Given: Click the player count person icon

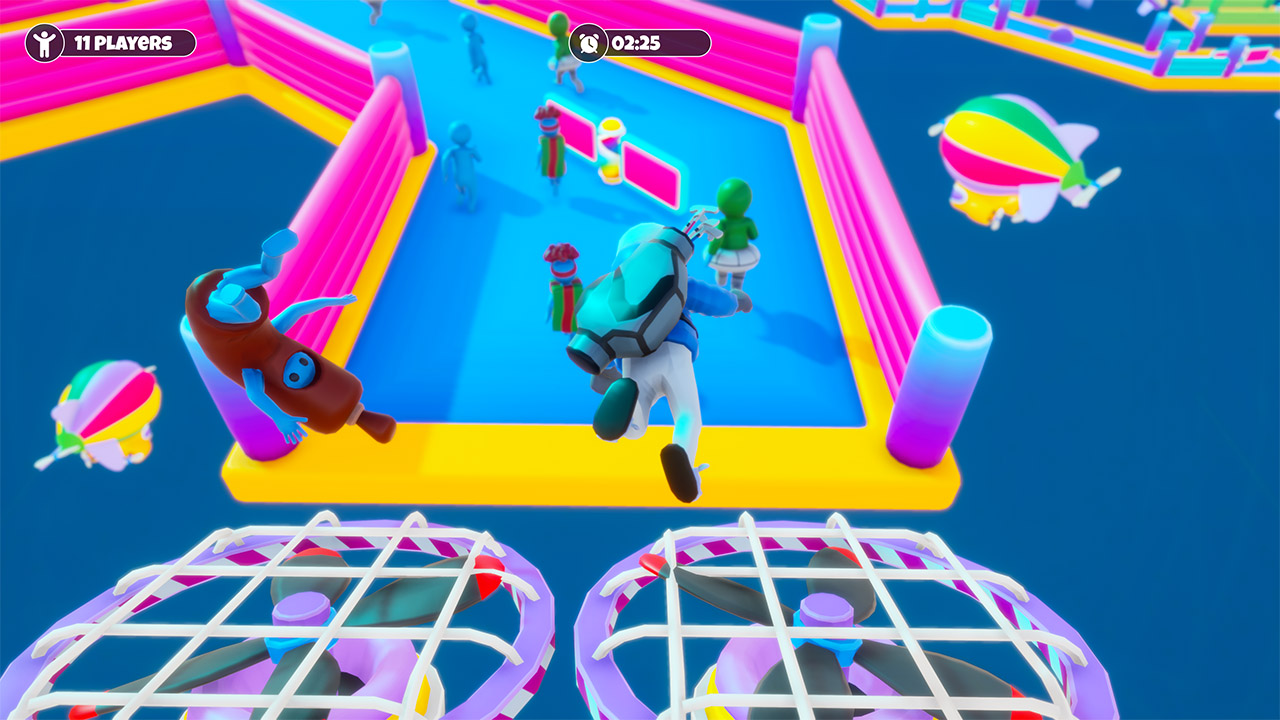Looking at the screenshot, I should 45,42.
